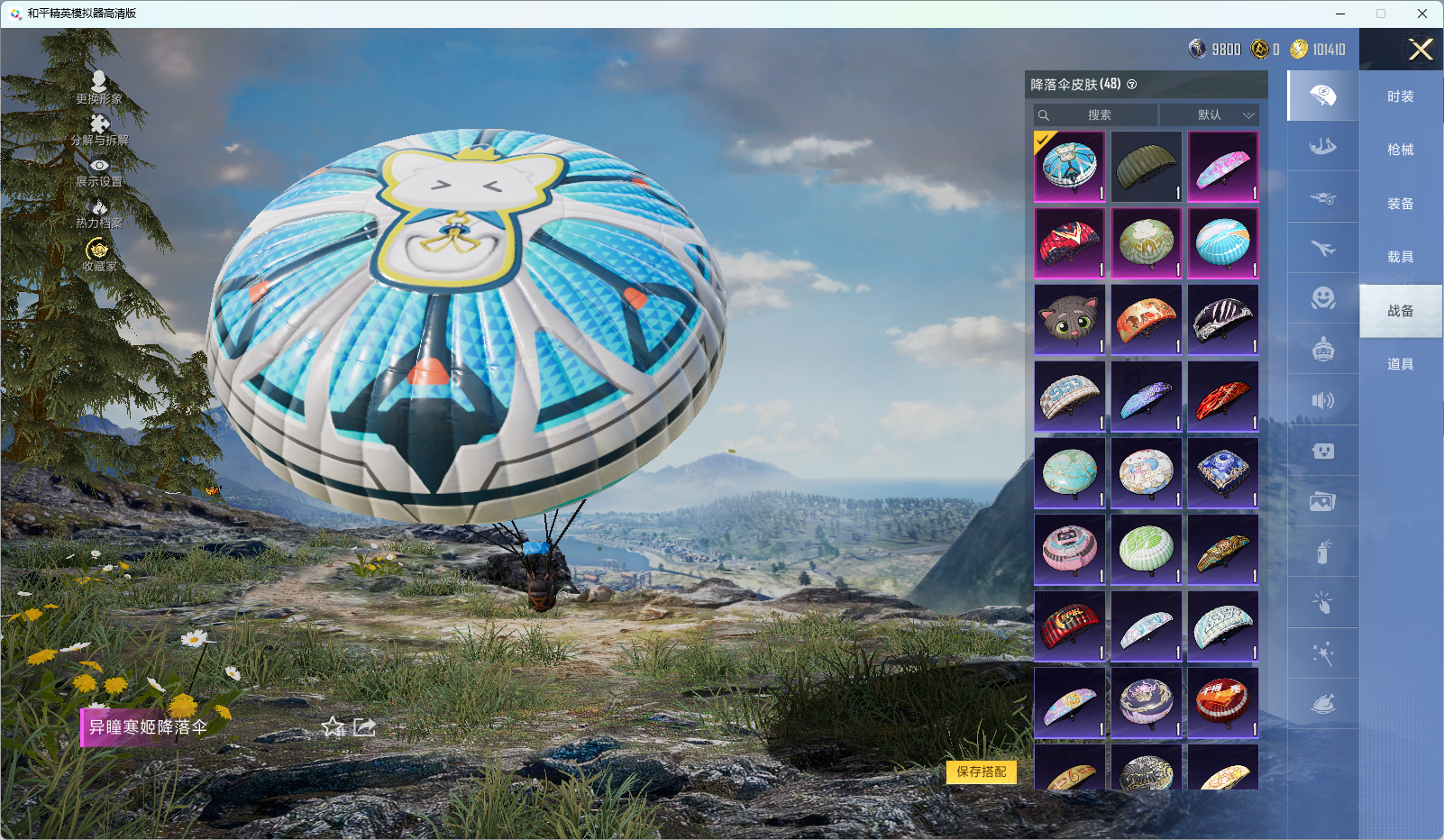This screenshot has height=840, width=1444.
Task: Minimize the emulator window
Action: click(1339, 14)
